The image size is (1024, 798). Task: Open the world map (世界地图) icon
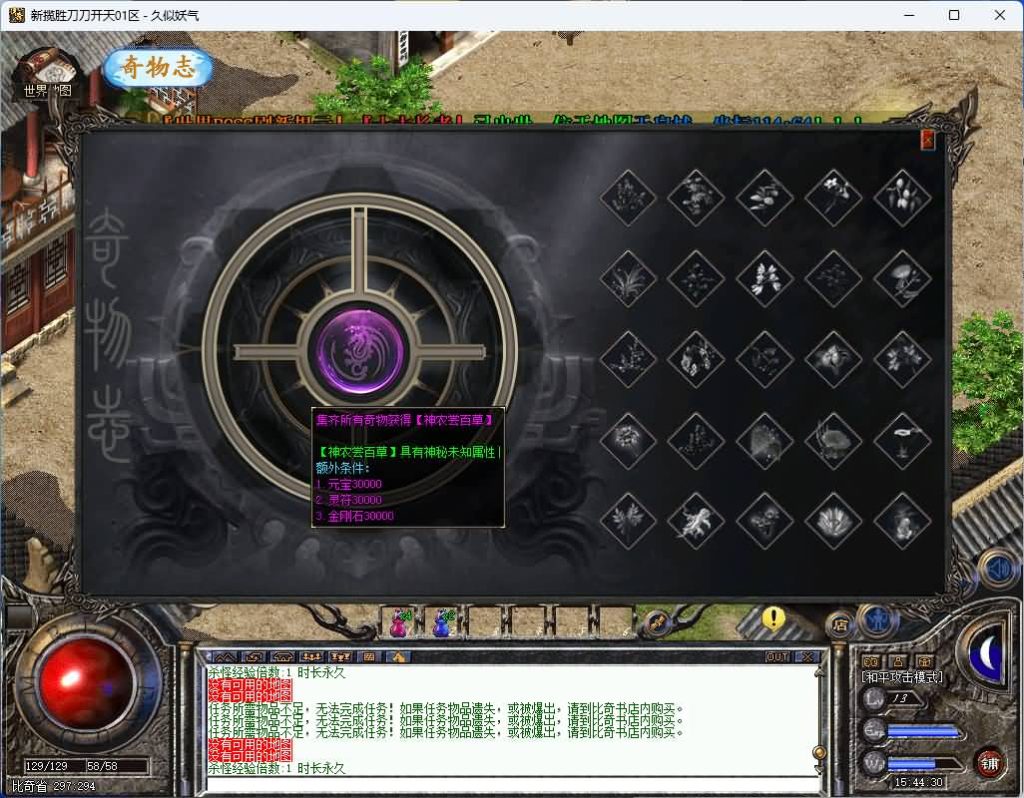tap(48, 73)
